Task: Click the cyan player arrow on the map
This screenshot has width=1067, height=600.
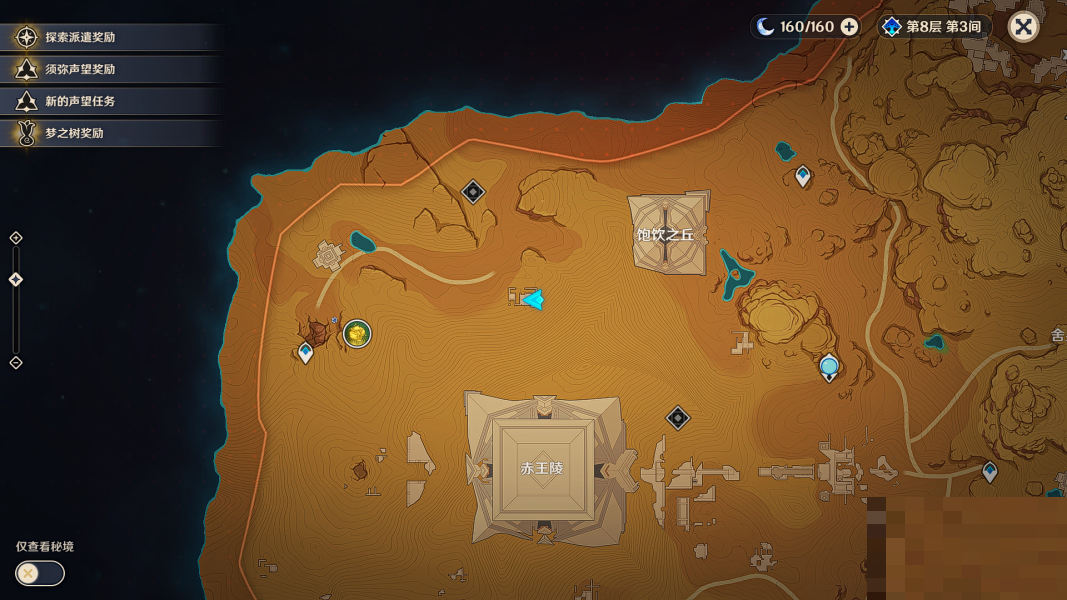Action: 533,299
